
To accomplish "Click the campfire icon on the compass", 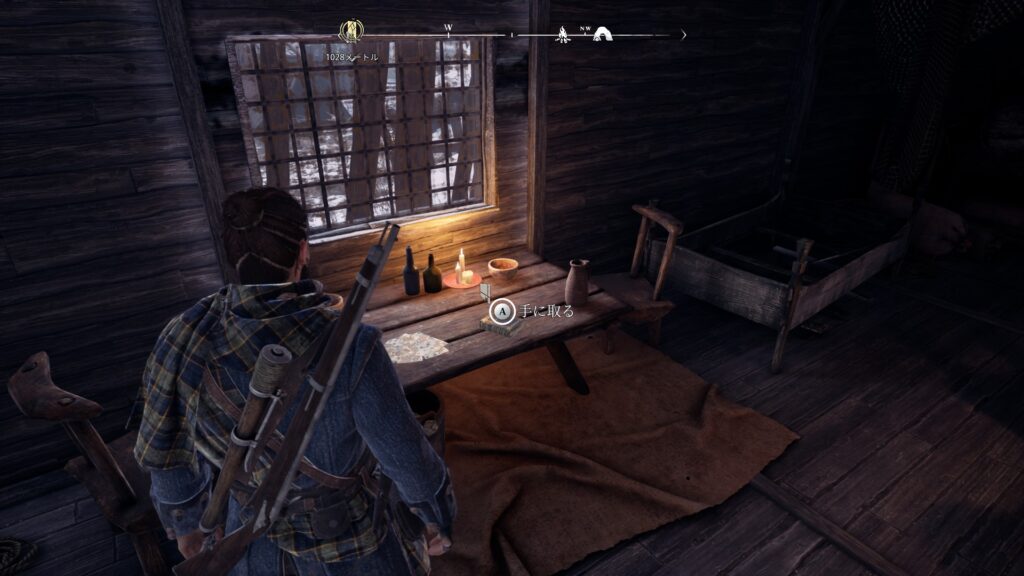I will click(562, 35).
